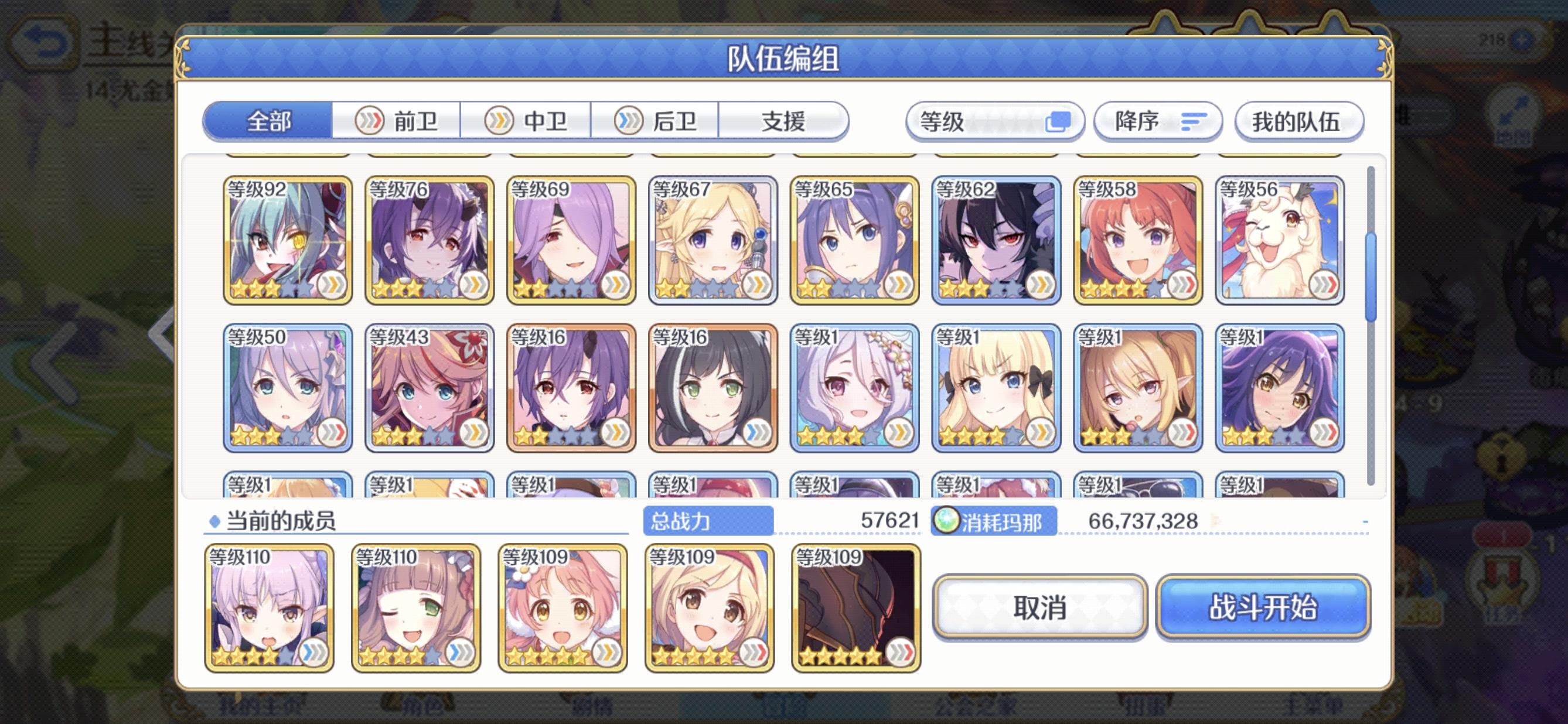Click the sort-order icon inside the 降序 button
This screenshot has height=724, width=1568.
[x=1187, y=121]
